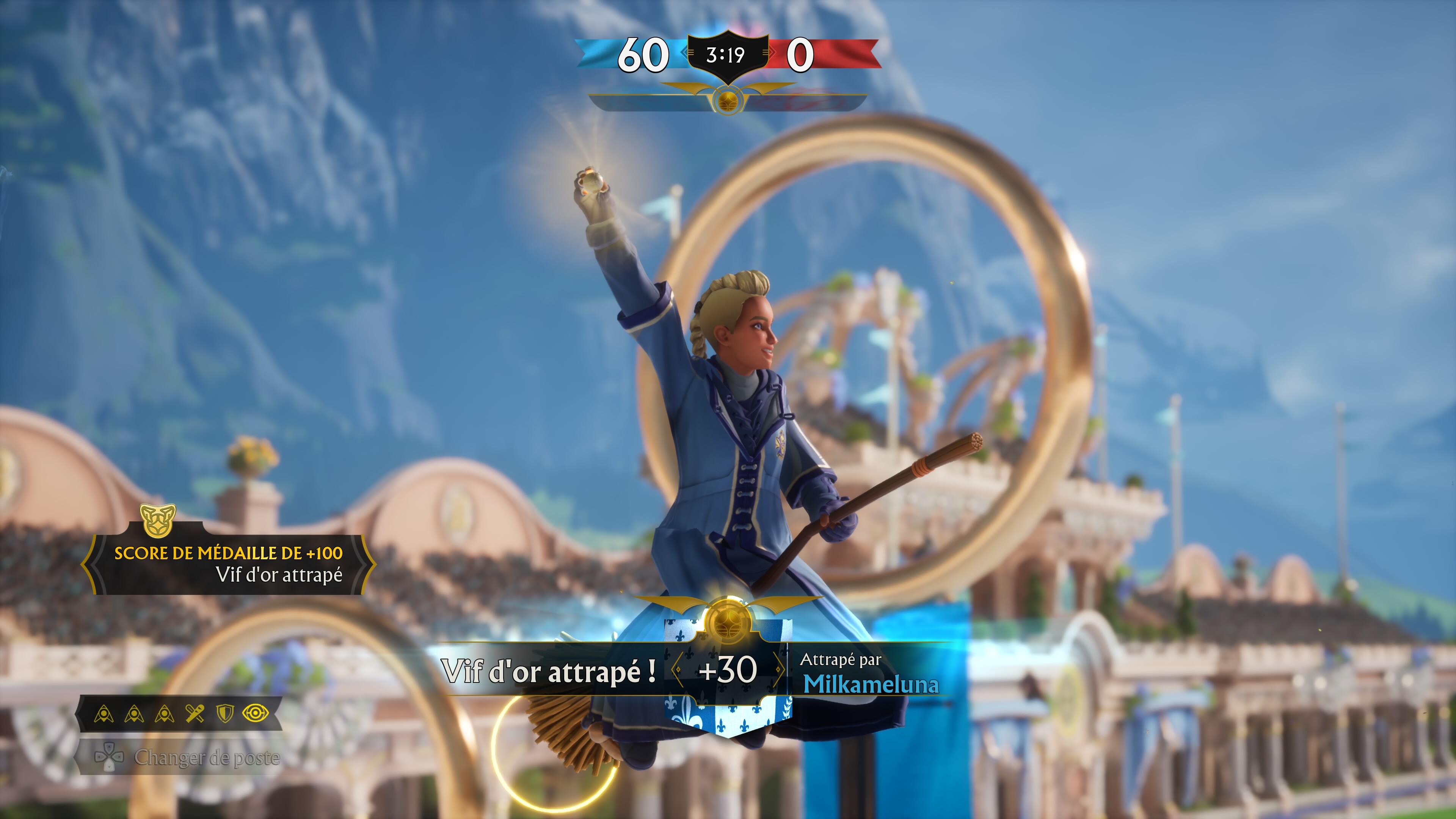Image resolution: width=1456 pixels, height=819 pixels.
Task: Click the d-pad icon next to Changer de poste
Action: tap(110, 758)
